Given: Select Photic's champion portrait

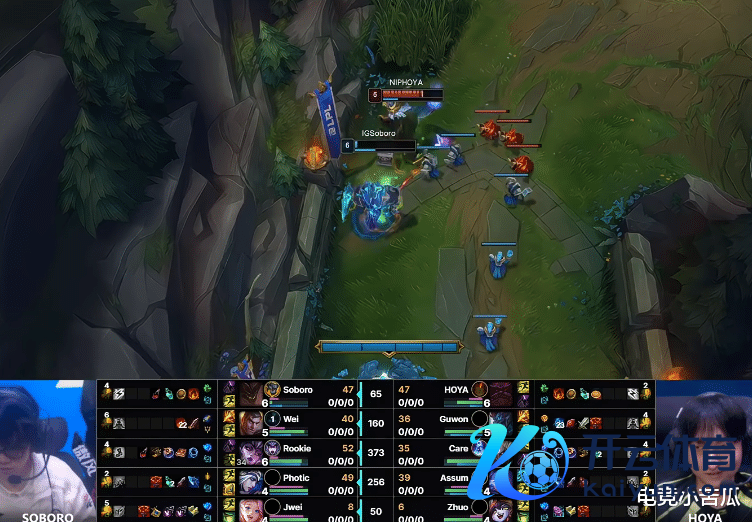Looking at the screenshot, I should click(x=249, y=480).
